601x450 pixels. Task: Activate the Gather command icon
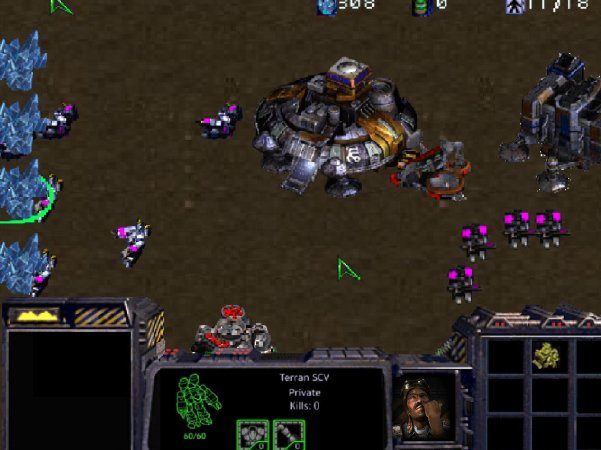(x=545, y=355)
